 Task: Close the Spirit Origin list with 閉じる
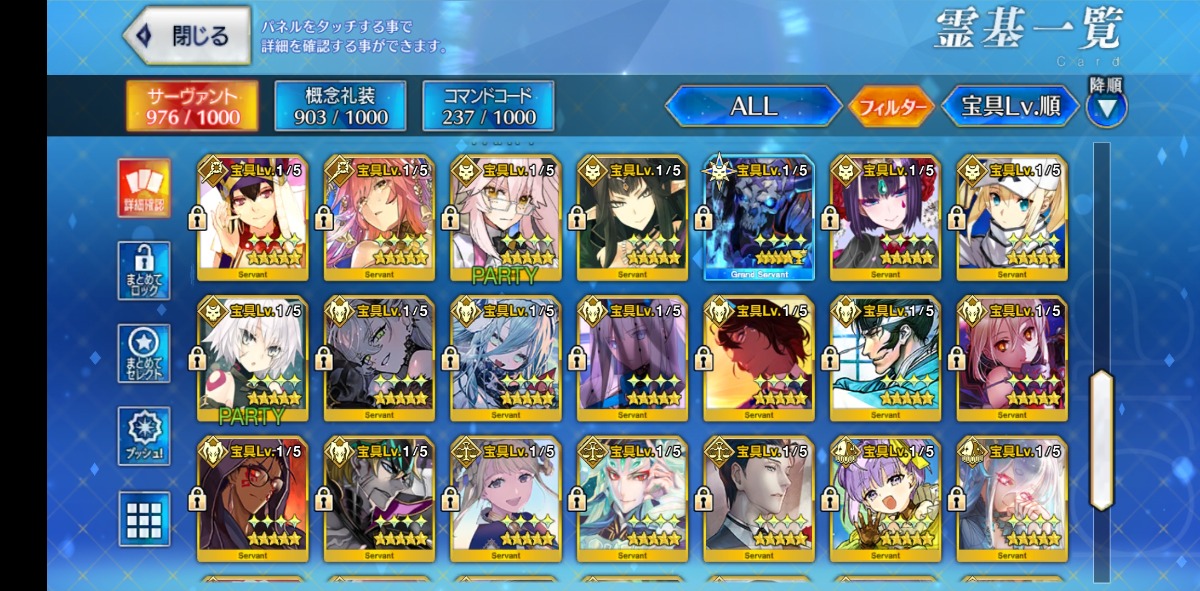point(187,36)
